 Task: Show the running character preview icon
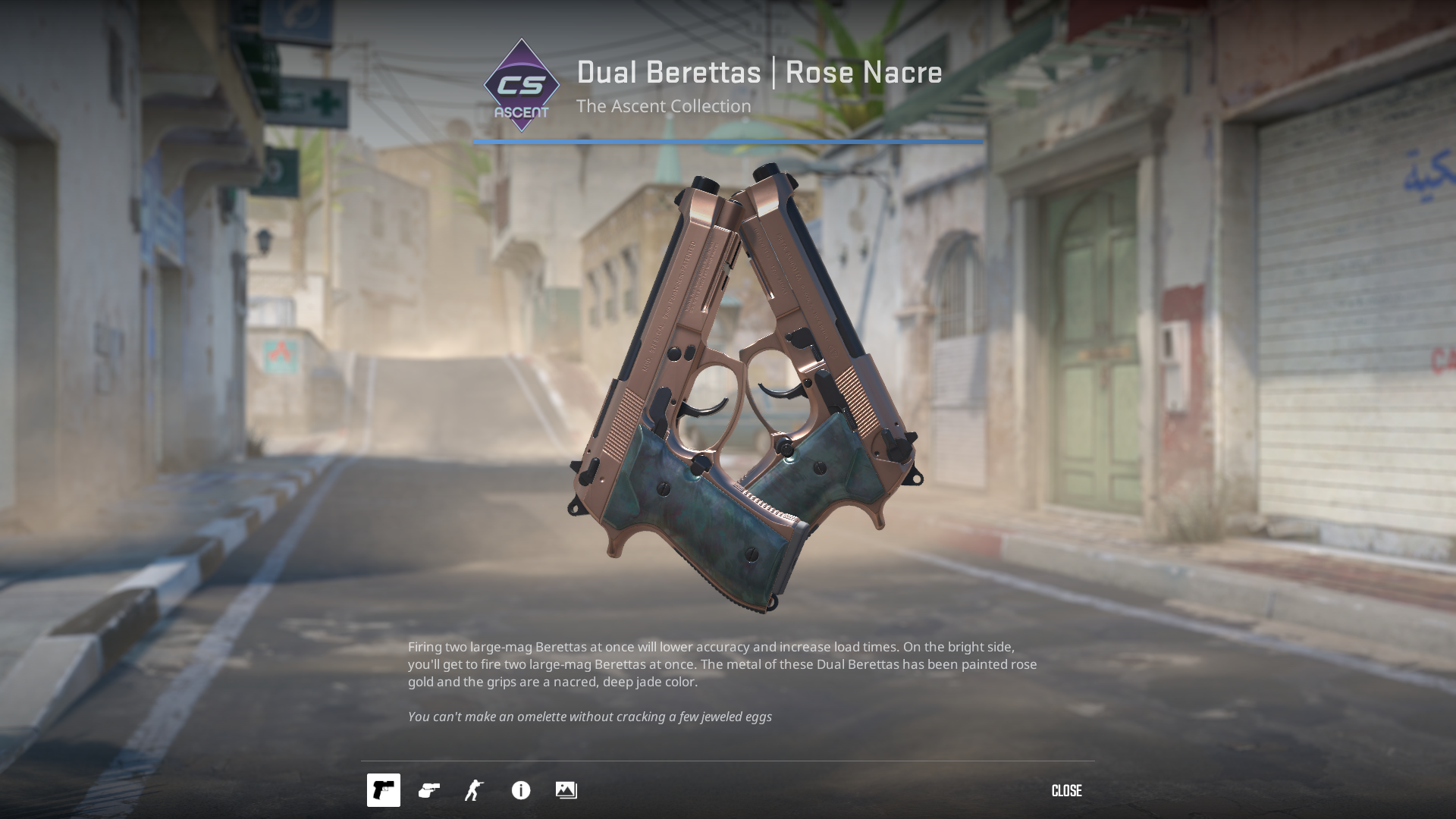click(475, 790)
